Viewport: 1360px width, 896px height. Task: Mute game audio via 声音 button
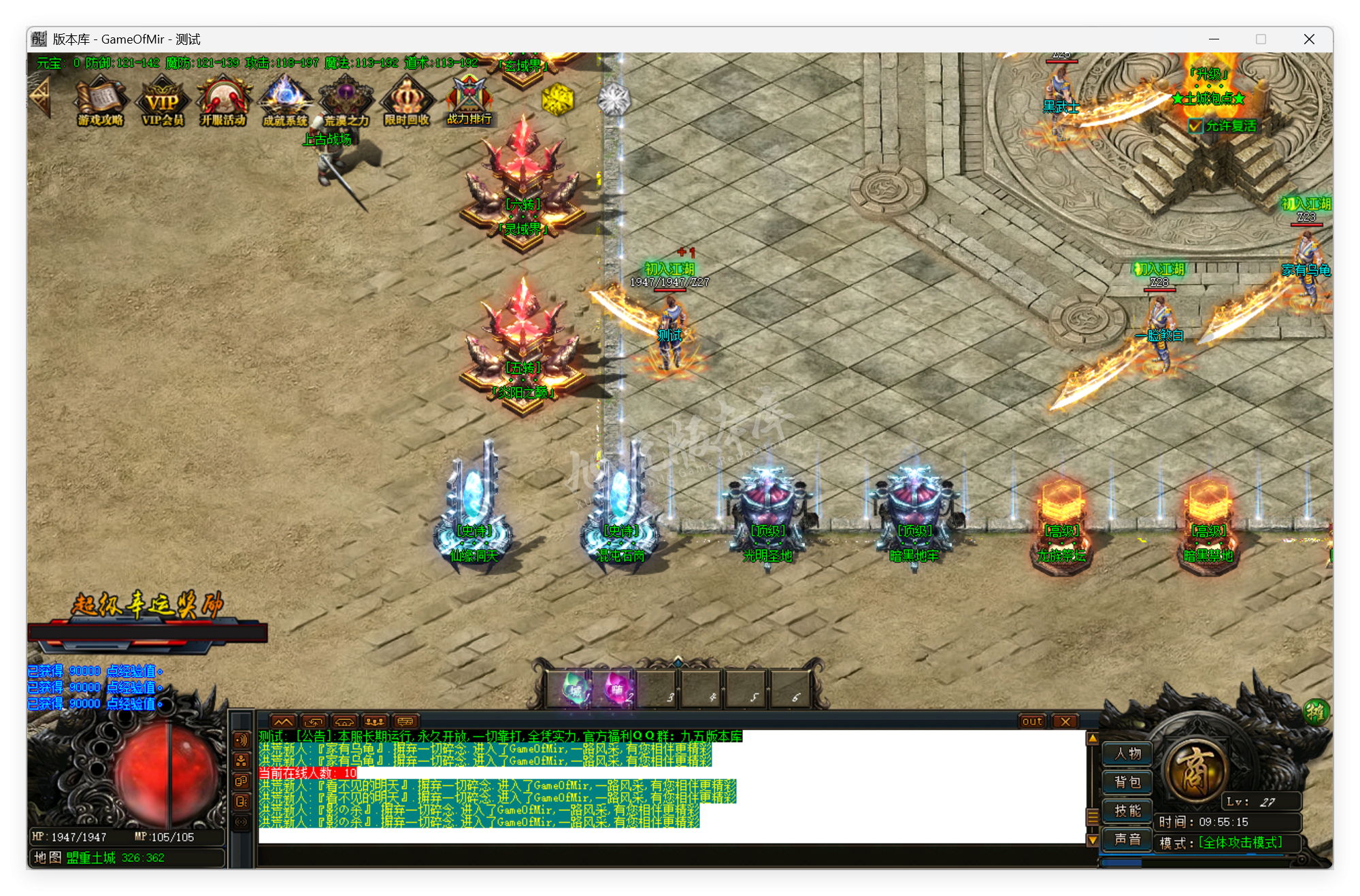click(x=1127, y=840)
